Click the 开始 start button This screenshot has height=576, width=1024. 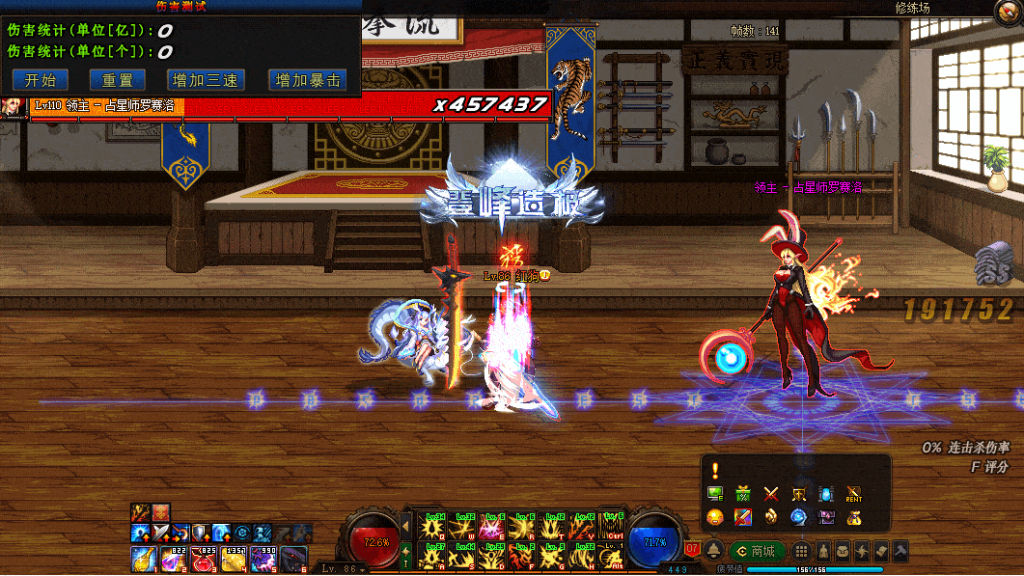(40, 81)
